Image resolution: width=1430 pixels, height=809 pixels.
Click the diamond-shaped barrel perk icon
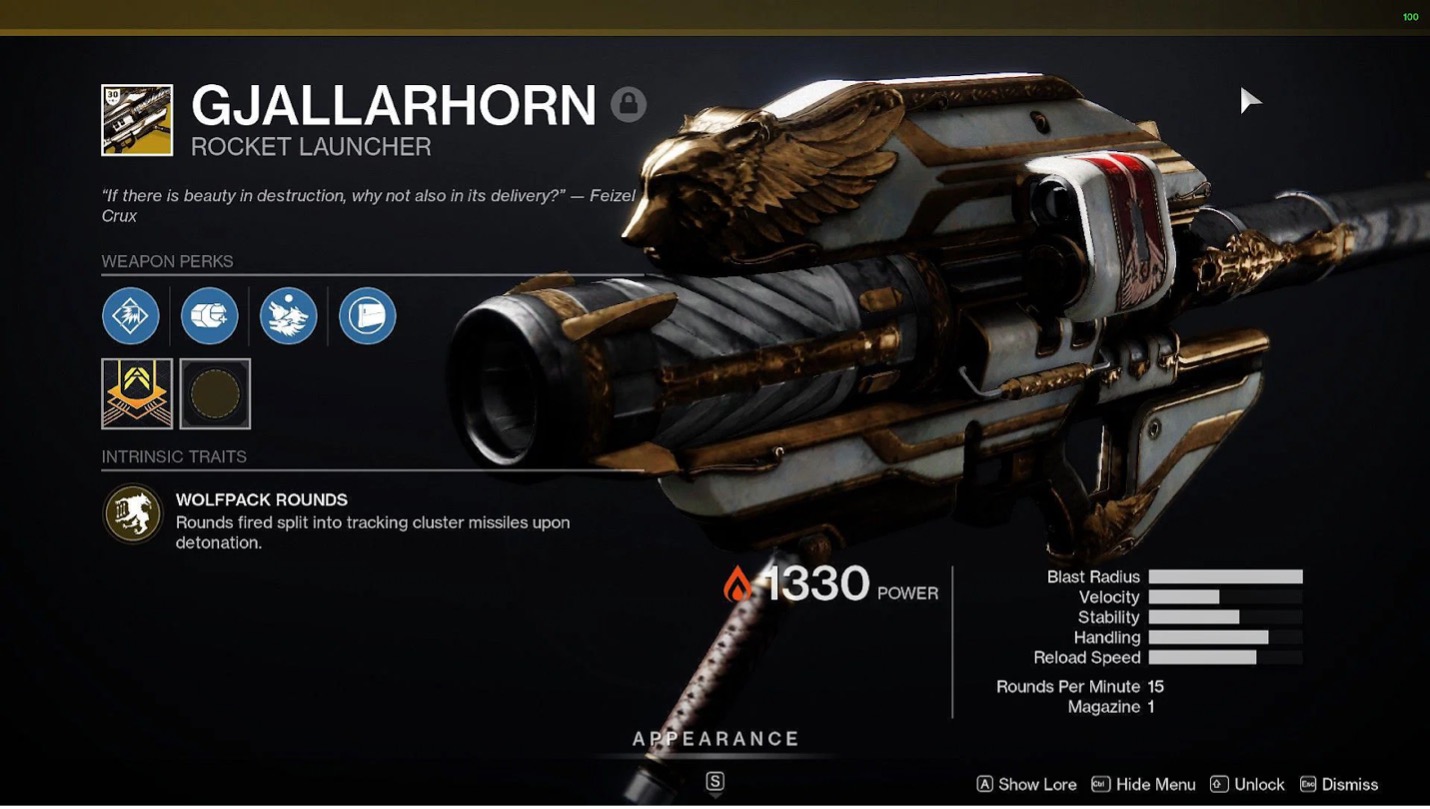[x=131, y=315]
